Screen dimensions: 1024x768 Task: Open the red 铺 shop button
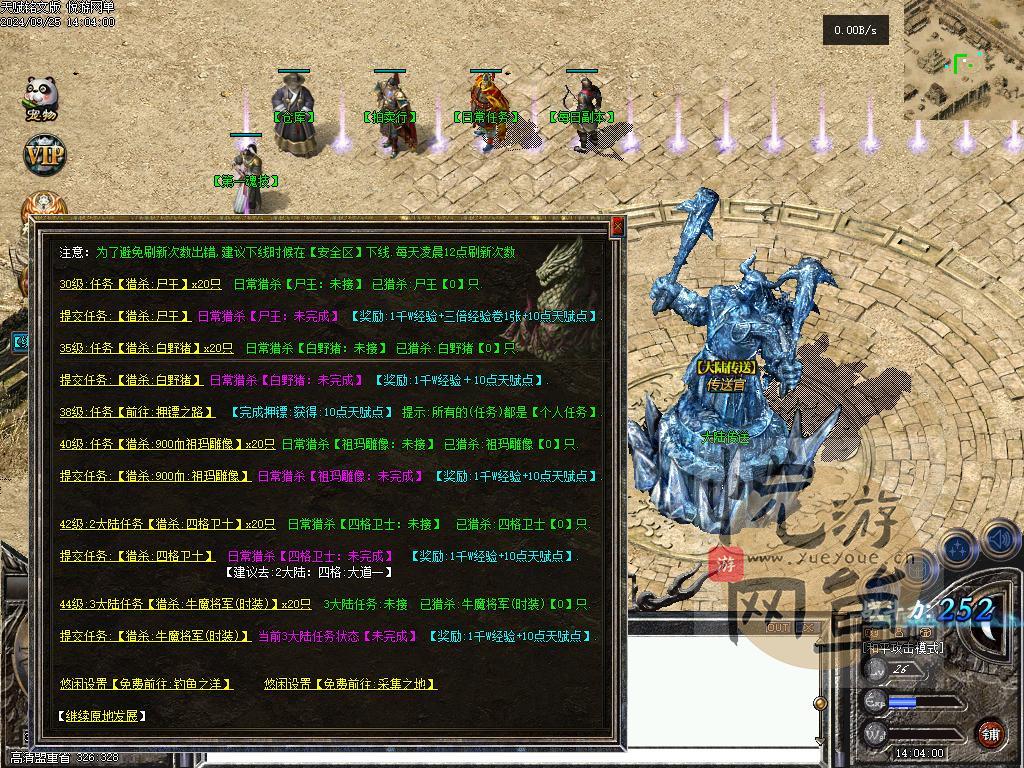click(x=990, y=733)
